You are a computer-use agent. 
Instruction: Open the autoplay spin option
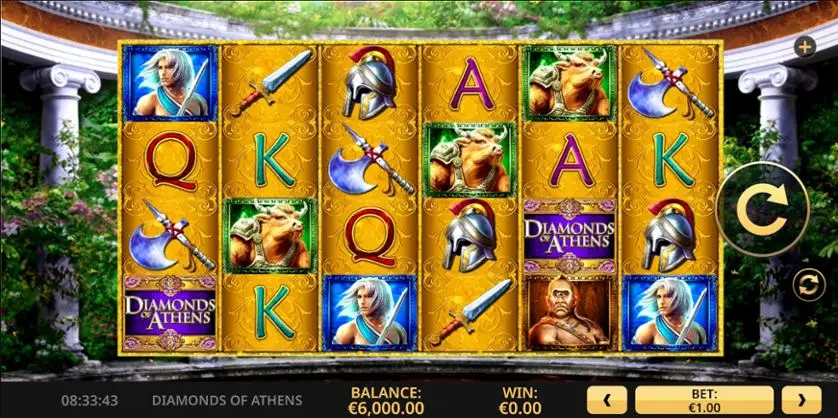click(806, 285)
